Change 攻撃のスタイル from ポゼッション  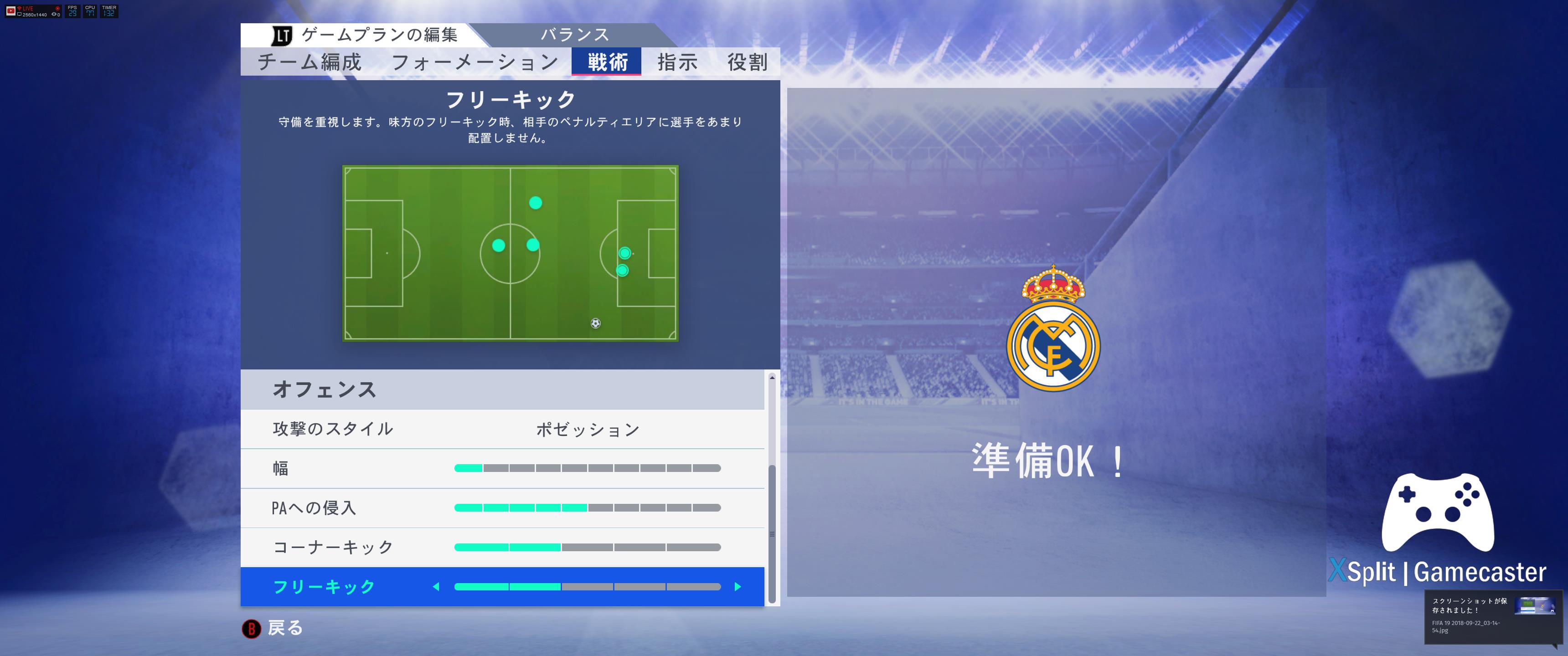(587, 429)
